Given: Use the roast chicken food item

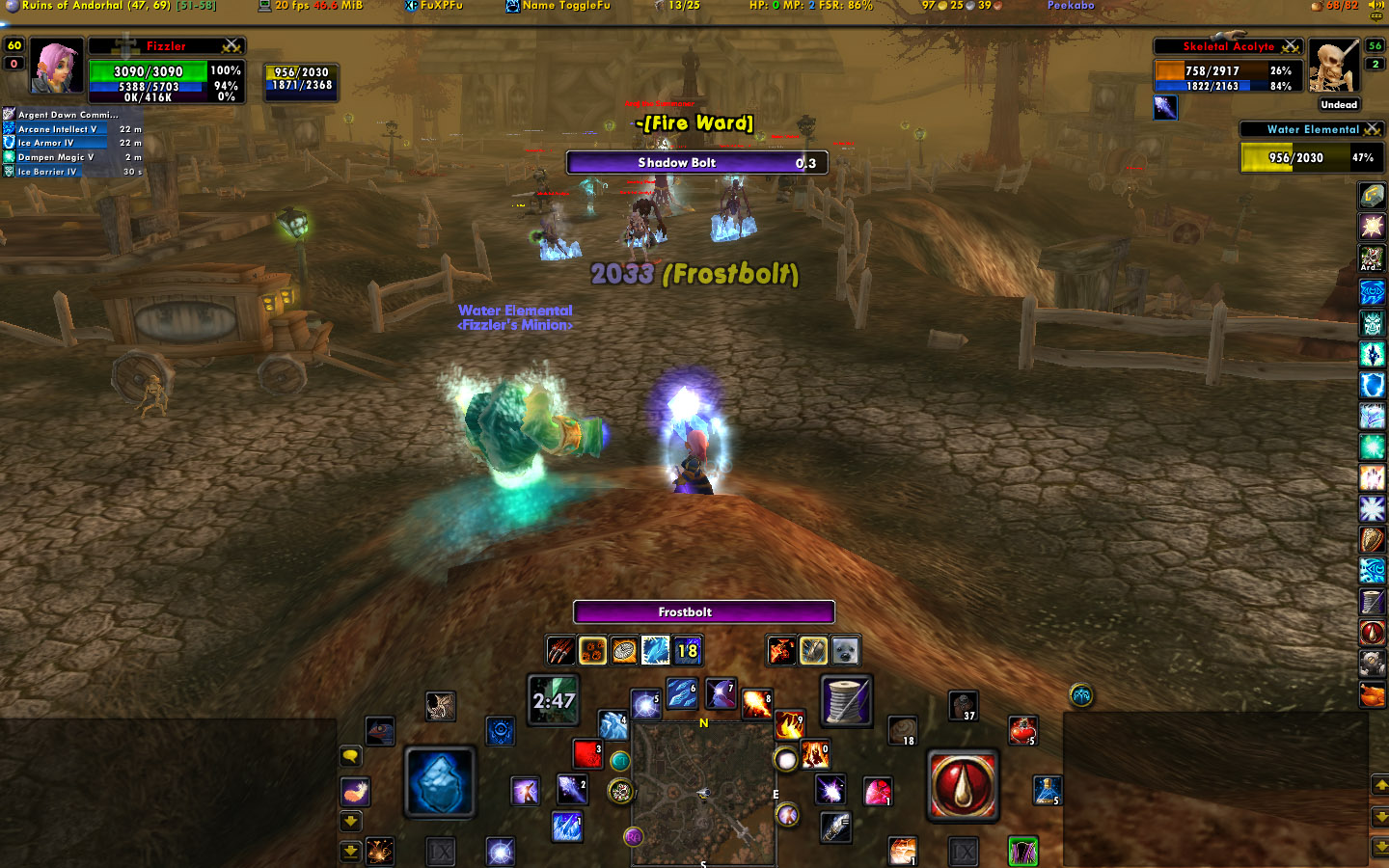Looking at the screenshot, I should [1372, 694].
